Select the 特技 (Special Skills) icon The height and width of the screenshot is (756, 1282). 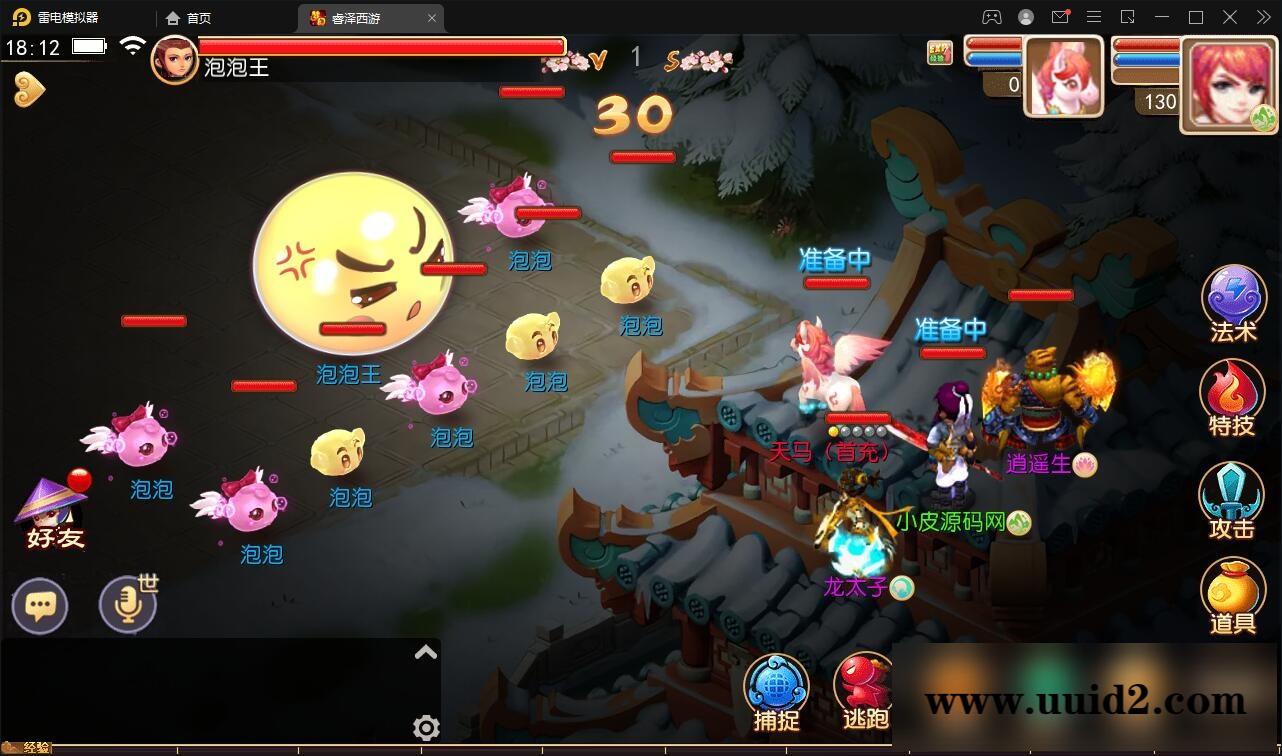[x=1232, y=398]
